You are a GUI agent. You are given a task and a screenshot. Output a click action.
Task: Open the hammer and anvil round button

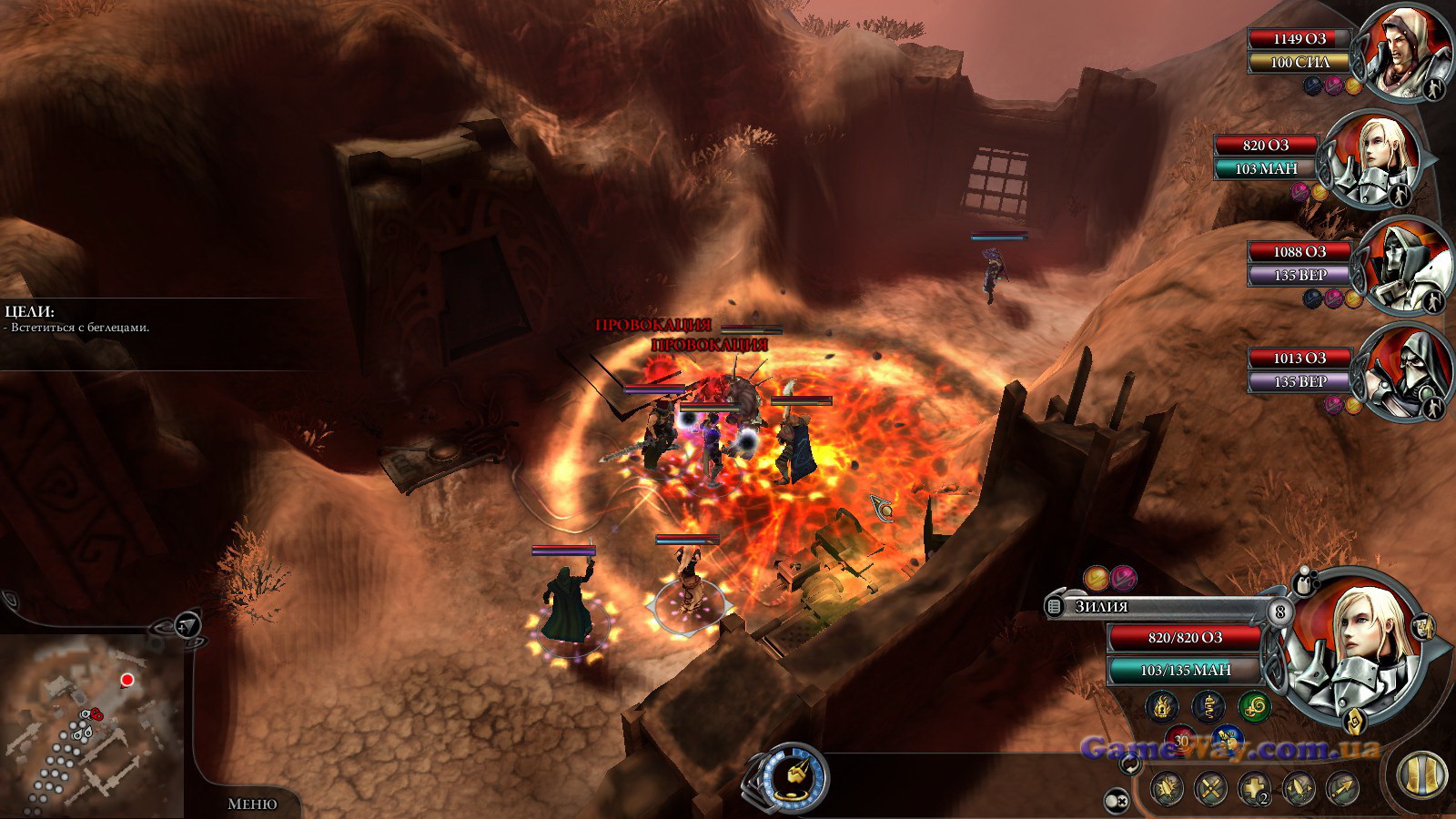tap(788, 778)
